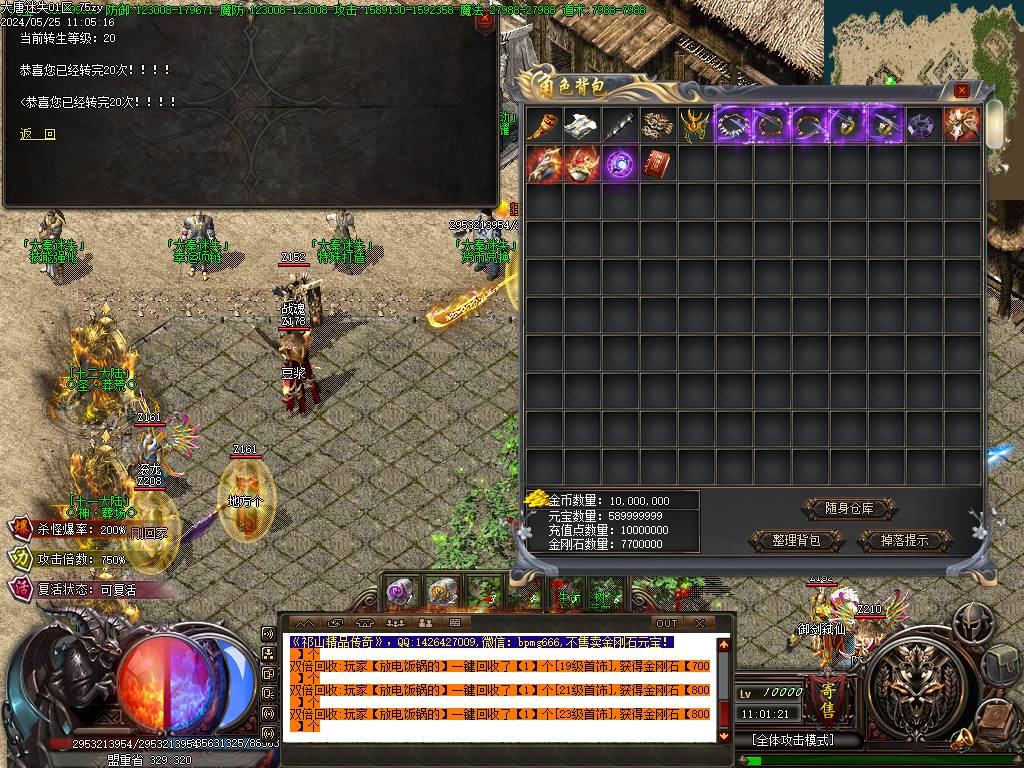Click the OUT button on the chat bar

click(x=666, y=623)
